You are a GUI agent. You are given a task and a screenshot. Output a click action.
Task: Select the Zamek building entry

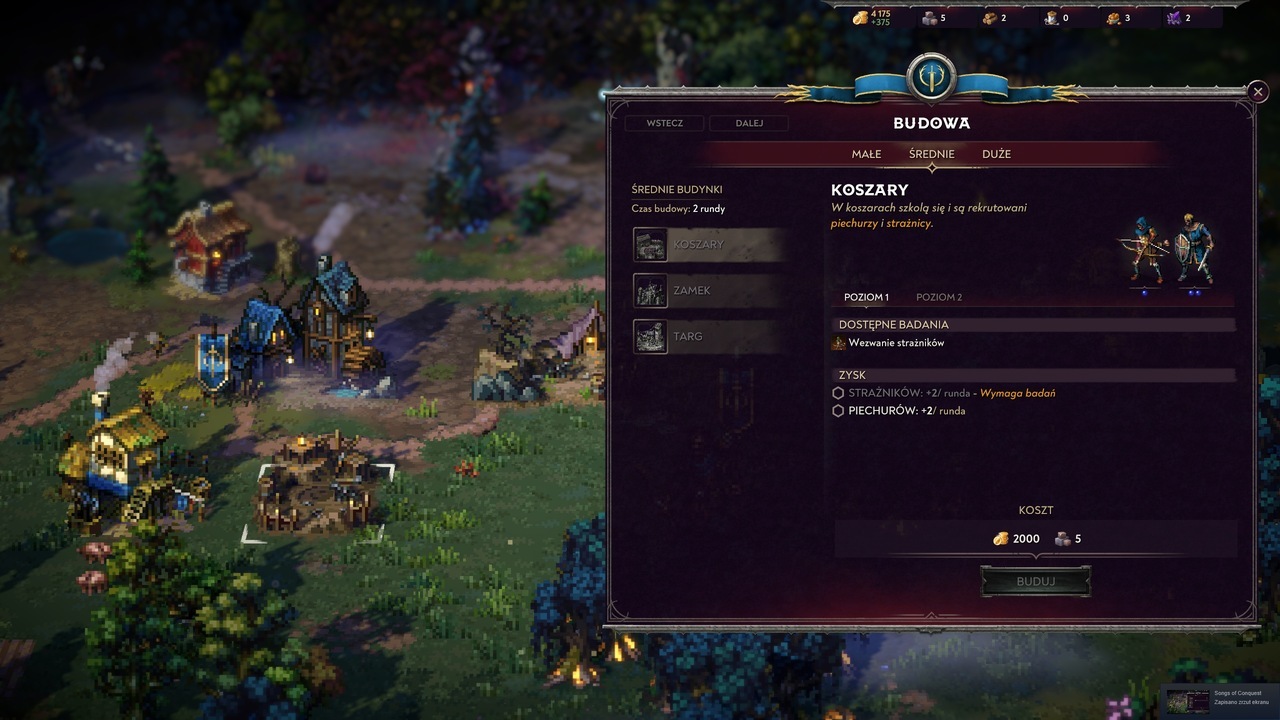tap(708, 290)
